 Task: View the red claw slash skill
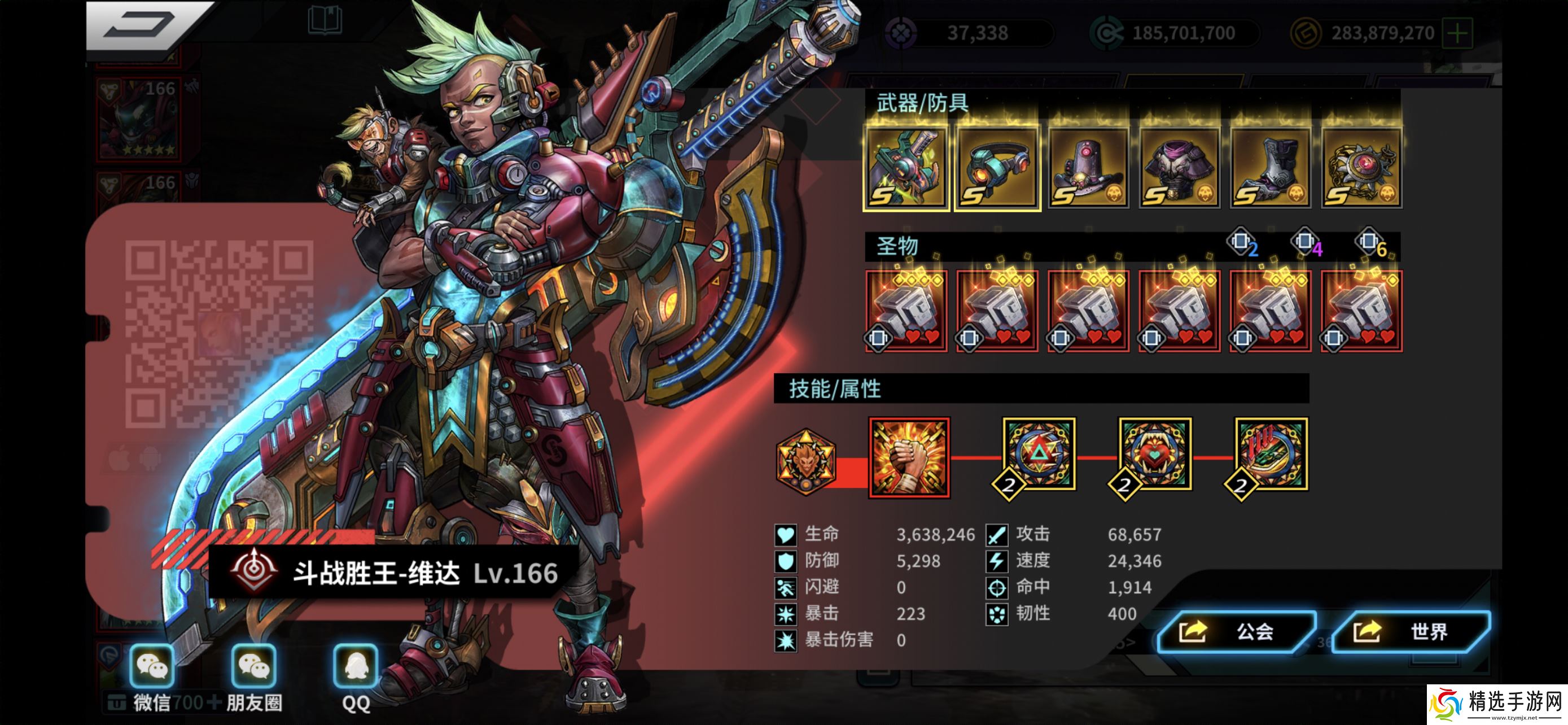pyautogui.click(x=1271, y=454)
